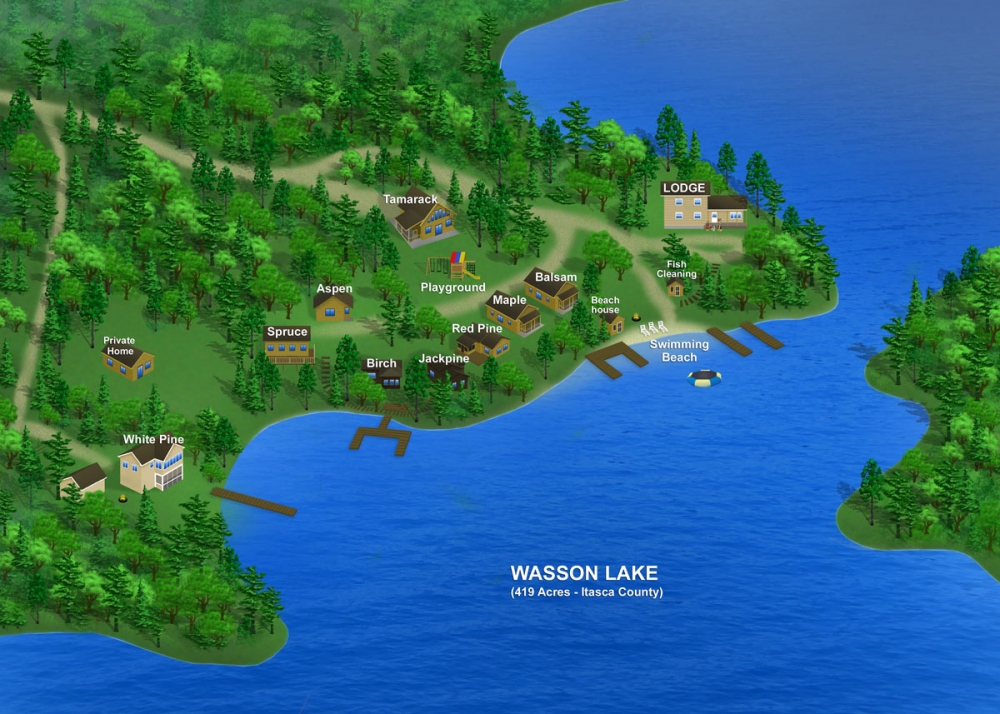Choose the Balsam cabin label

click(x=556, y=277)
